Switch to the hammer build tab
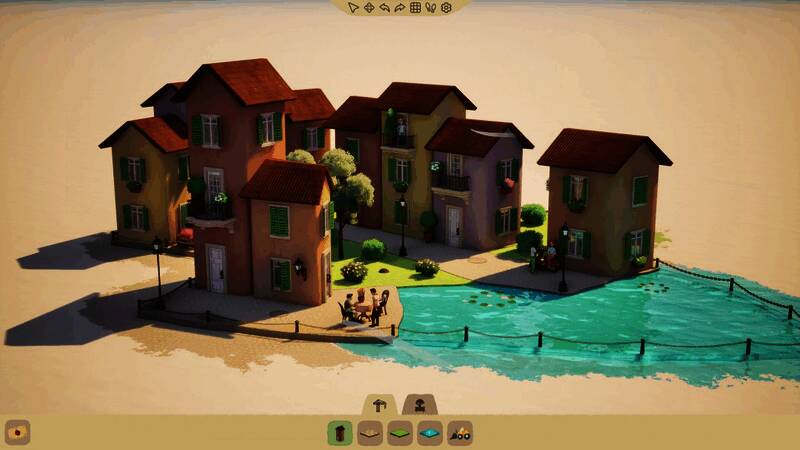Image resolution: width=800 pixels, height=450 pixels. (x=380, y=404)
